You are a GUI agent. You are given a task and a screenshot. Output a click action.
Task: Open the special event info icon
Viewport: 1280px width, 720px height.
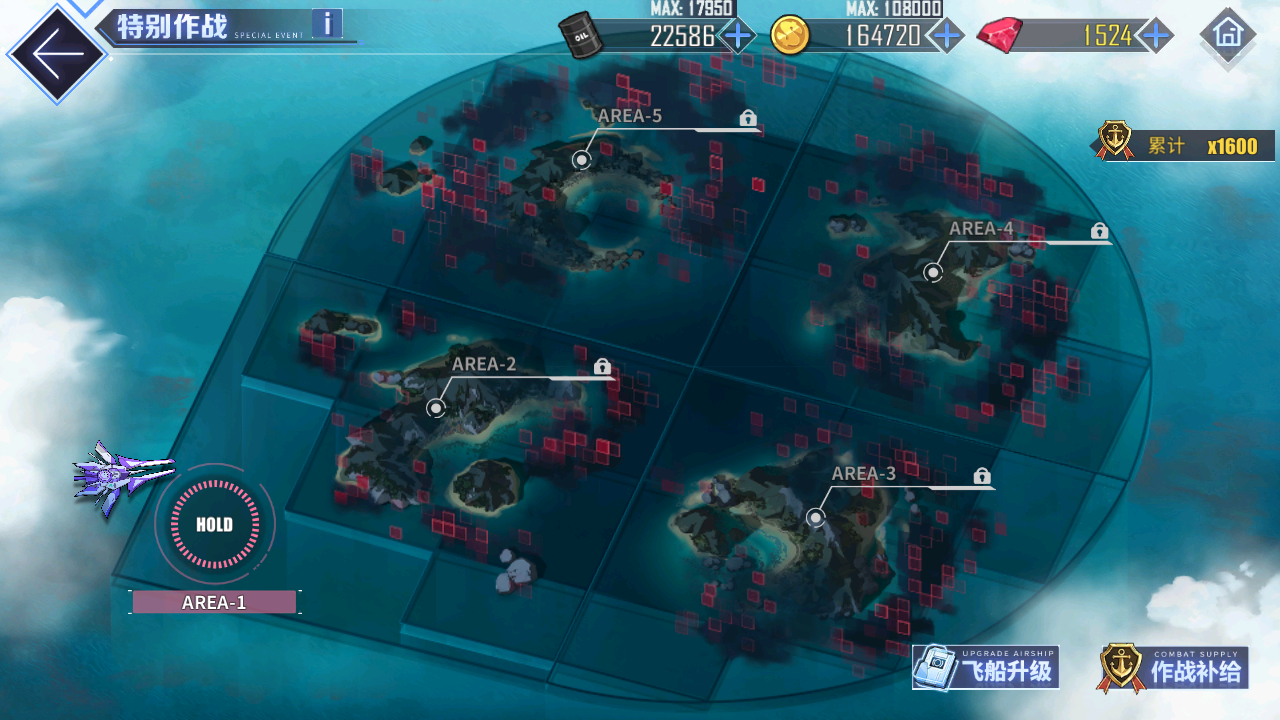(327, 23)
